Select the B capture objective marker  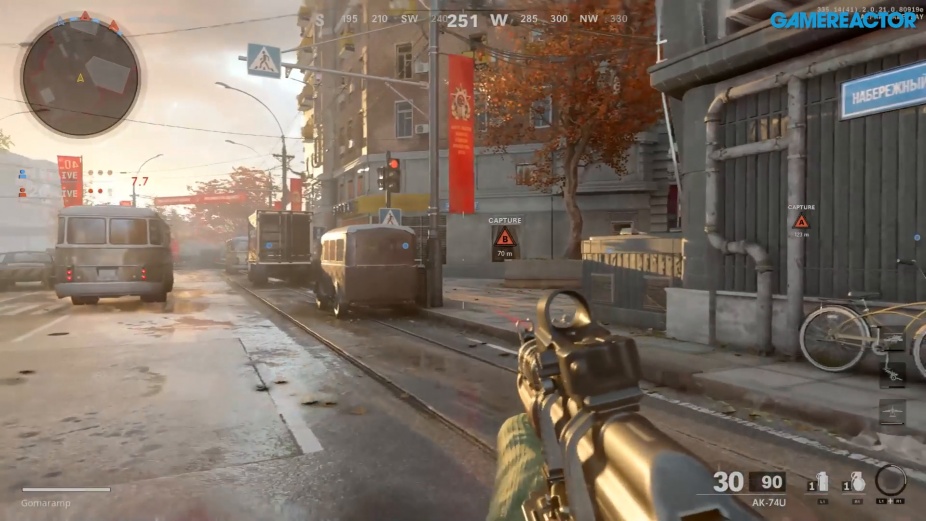pos(505,237)
